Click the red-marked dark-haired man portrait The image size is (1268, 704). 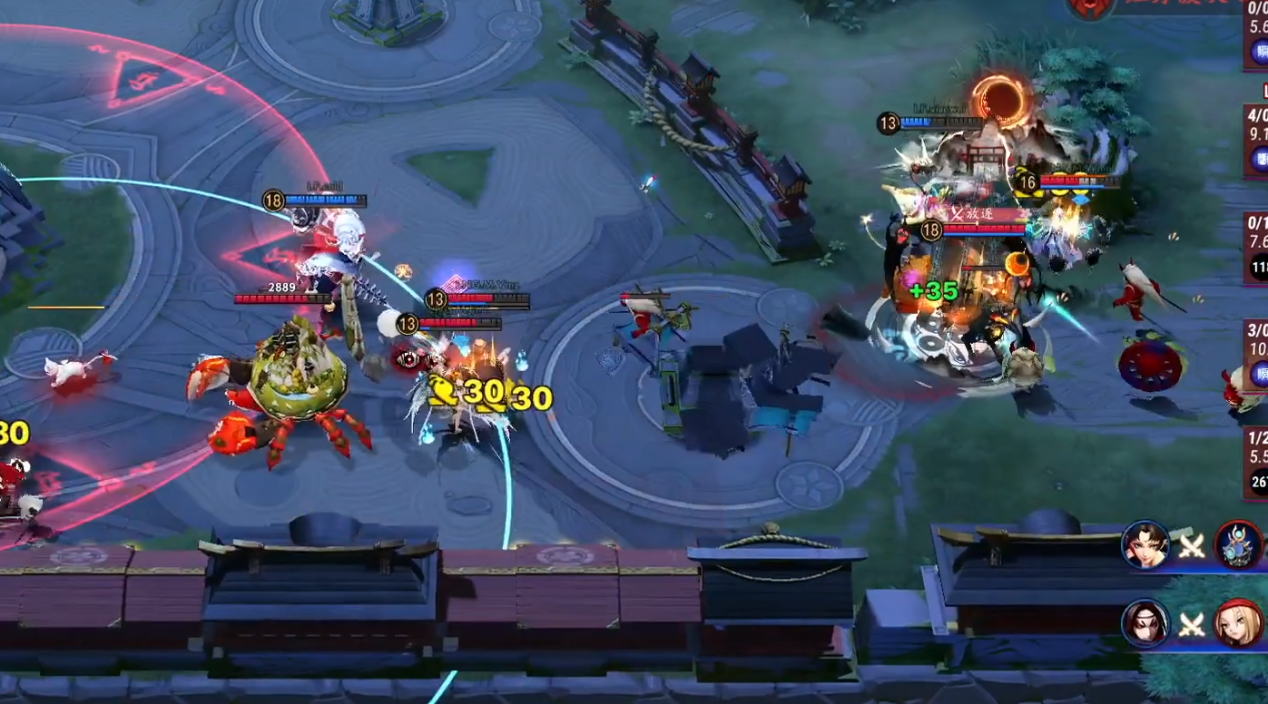coord(1145,624)
